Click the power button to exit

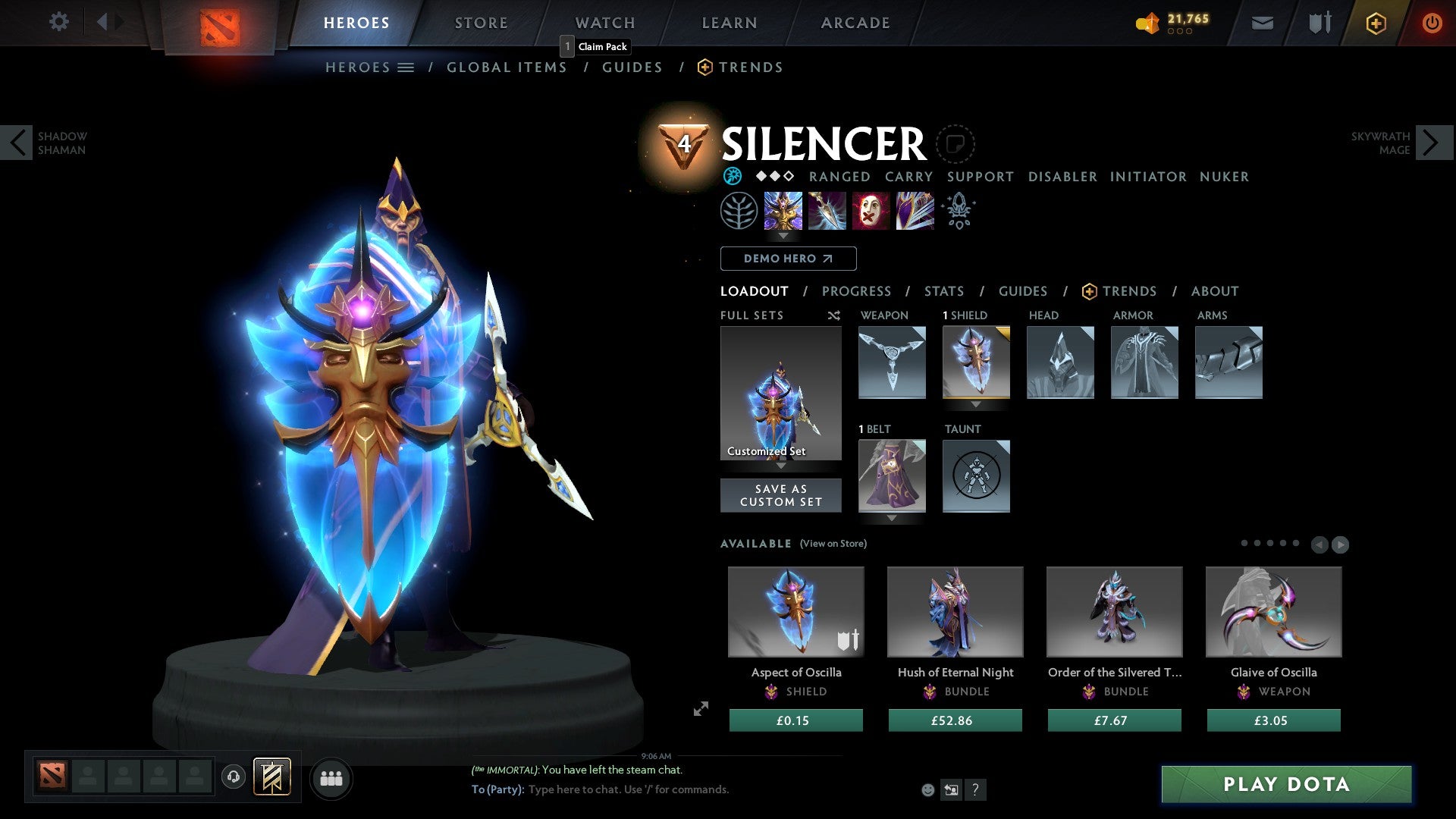1432,23
